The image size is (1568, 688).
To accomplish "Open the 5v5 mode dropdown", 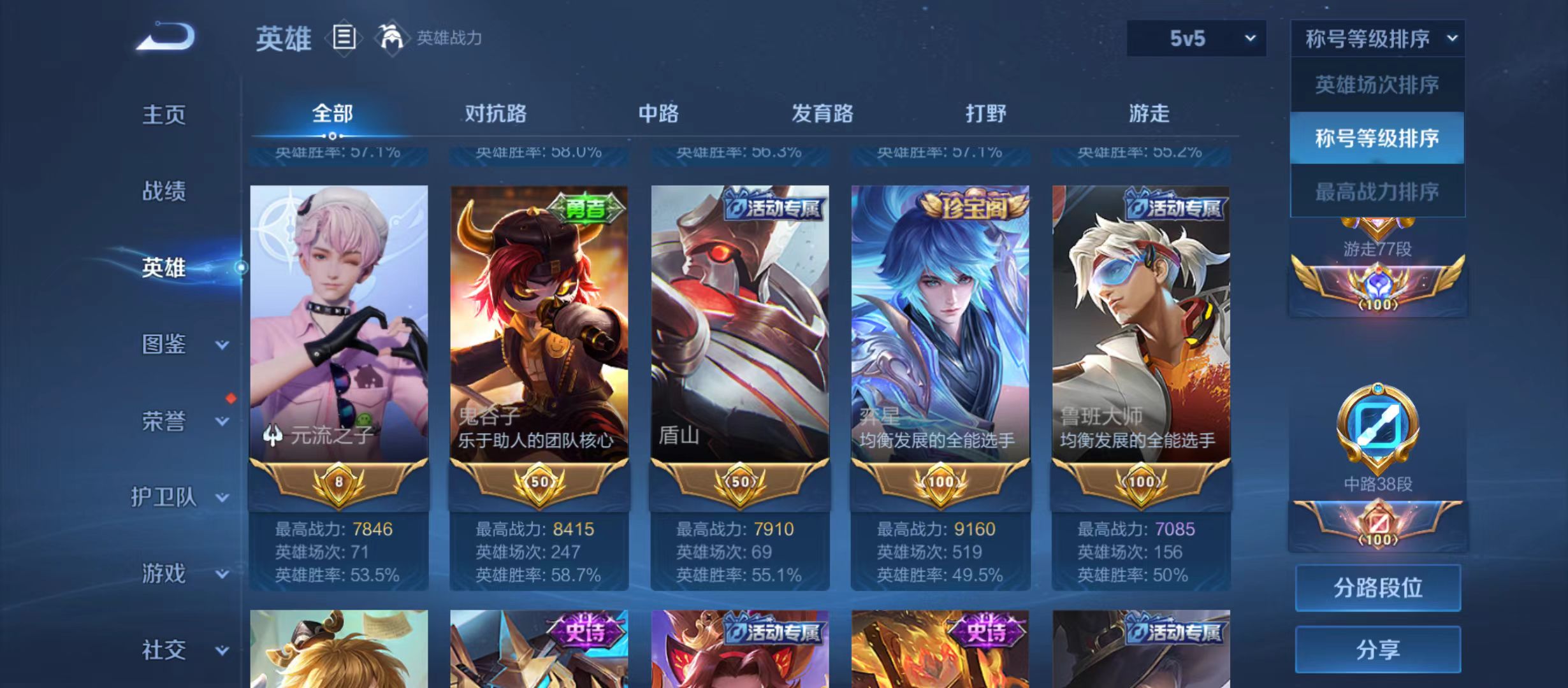I will tap(1195, 38).
